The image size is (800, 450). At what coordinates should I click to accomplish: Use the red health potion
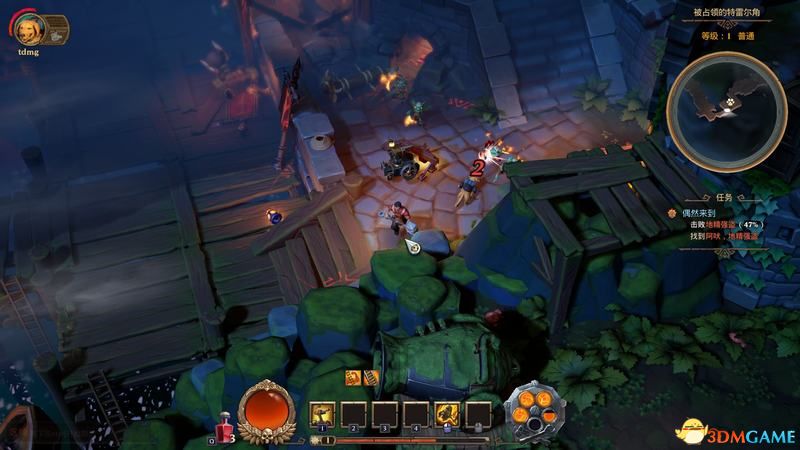pos(224,429)
